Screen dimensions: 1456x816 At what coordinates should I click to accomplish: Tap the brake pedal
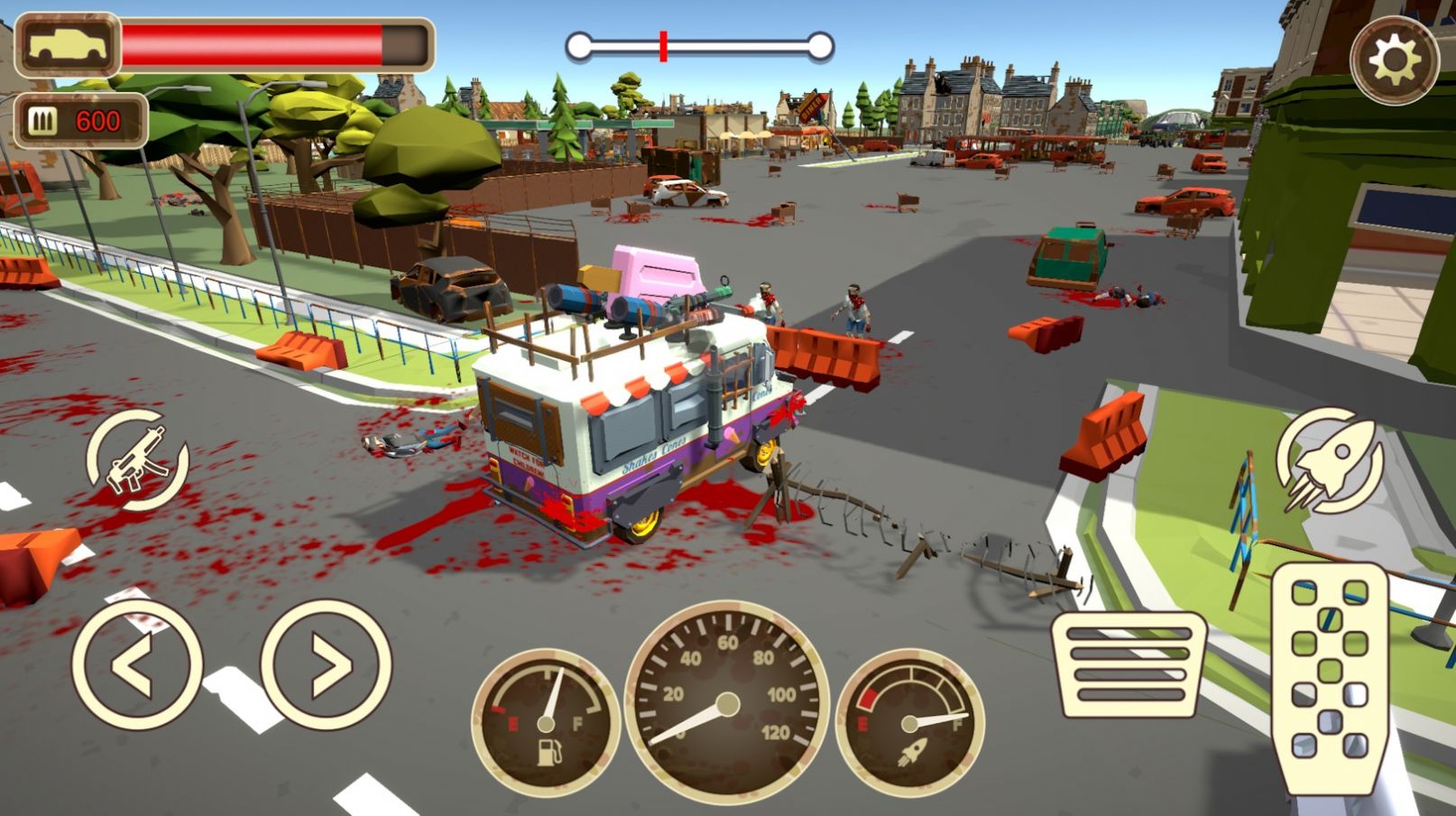pos(1129,663)
